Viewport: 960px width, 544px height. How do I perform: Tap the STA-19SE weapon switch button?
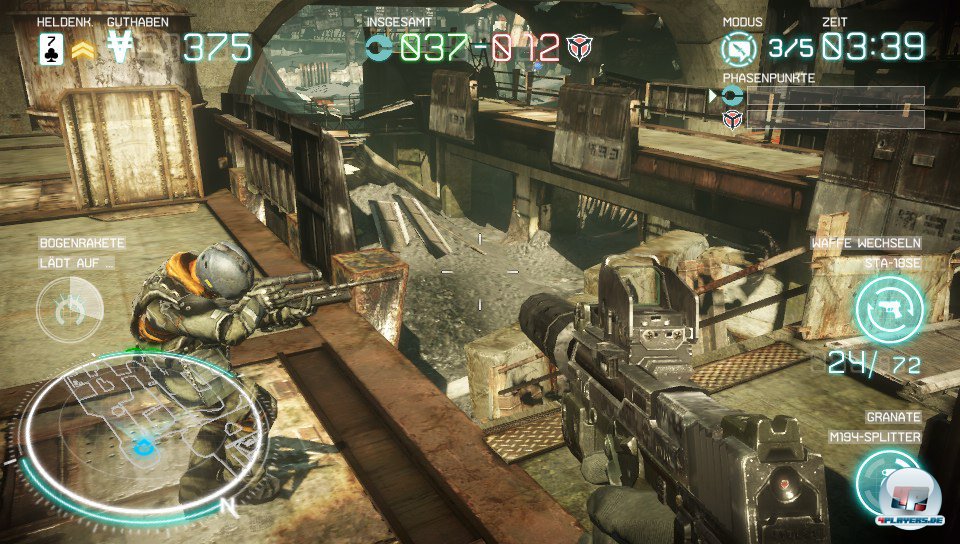coord(889,309)
